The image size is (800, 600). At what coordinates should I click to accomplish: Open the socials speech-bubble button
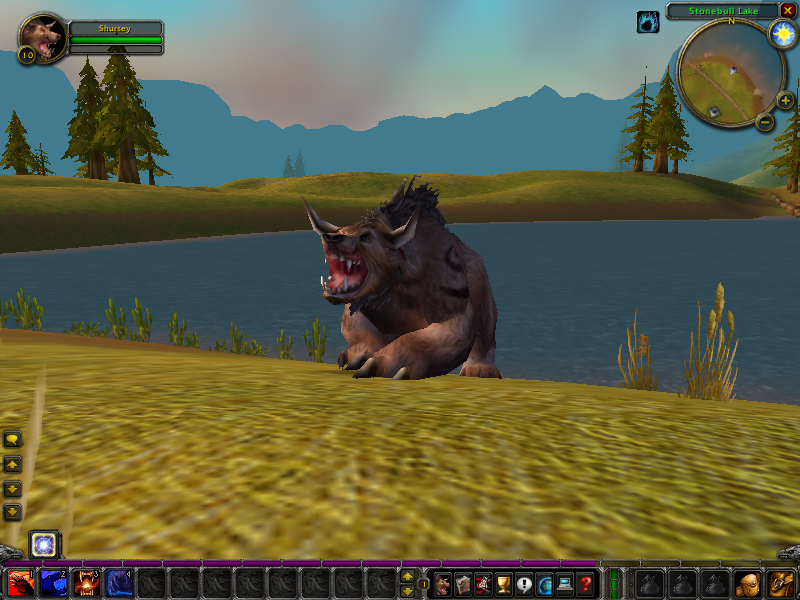(525, 584)
